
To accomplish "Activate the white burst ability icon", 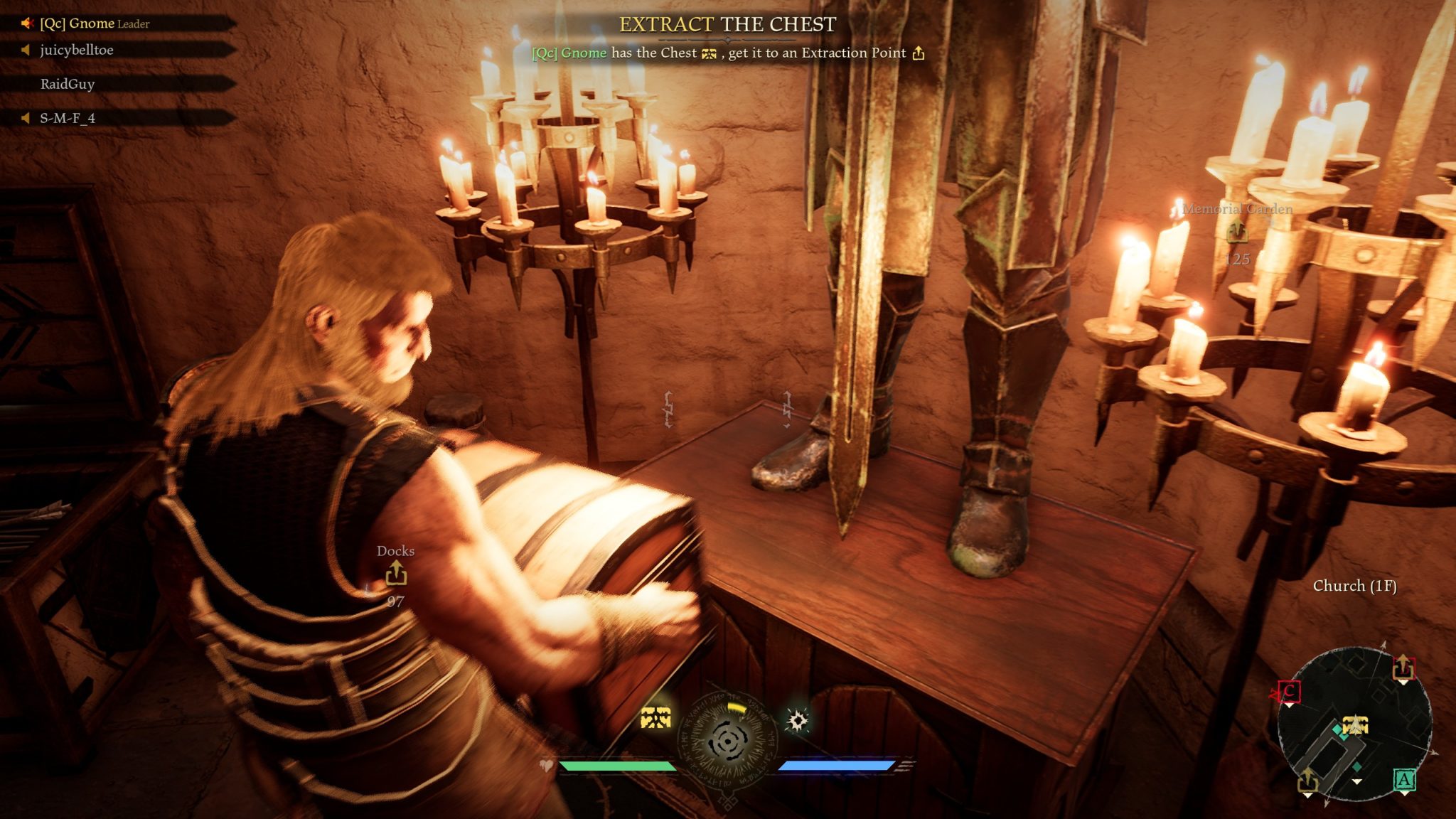I will click(x=798, y=721).
